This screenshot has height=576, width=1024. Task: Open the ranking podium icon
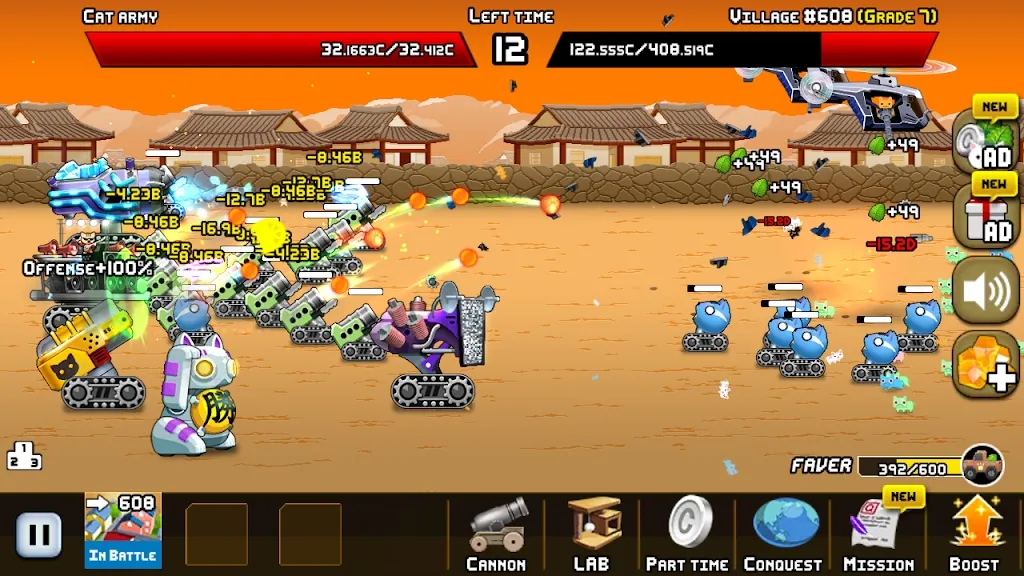(24, 456)
